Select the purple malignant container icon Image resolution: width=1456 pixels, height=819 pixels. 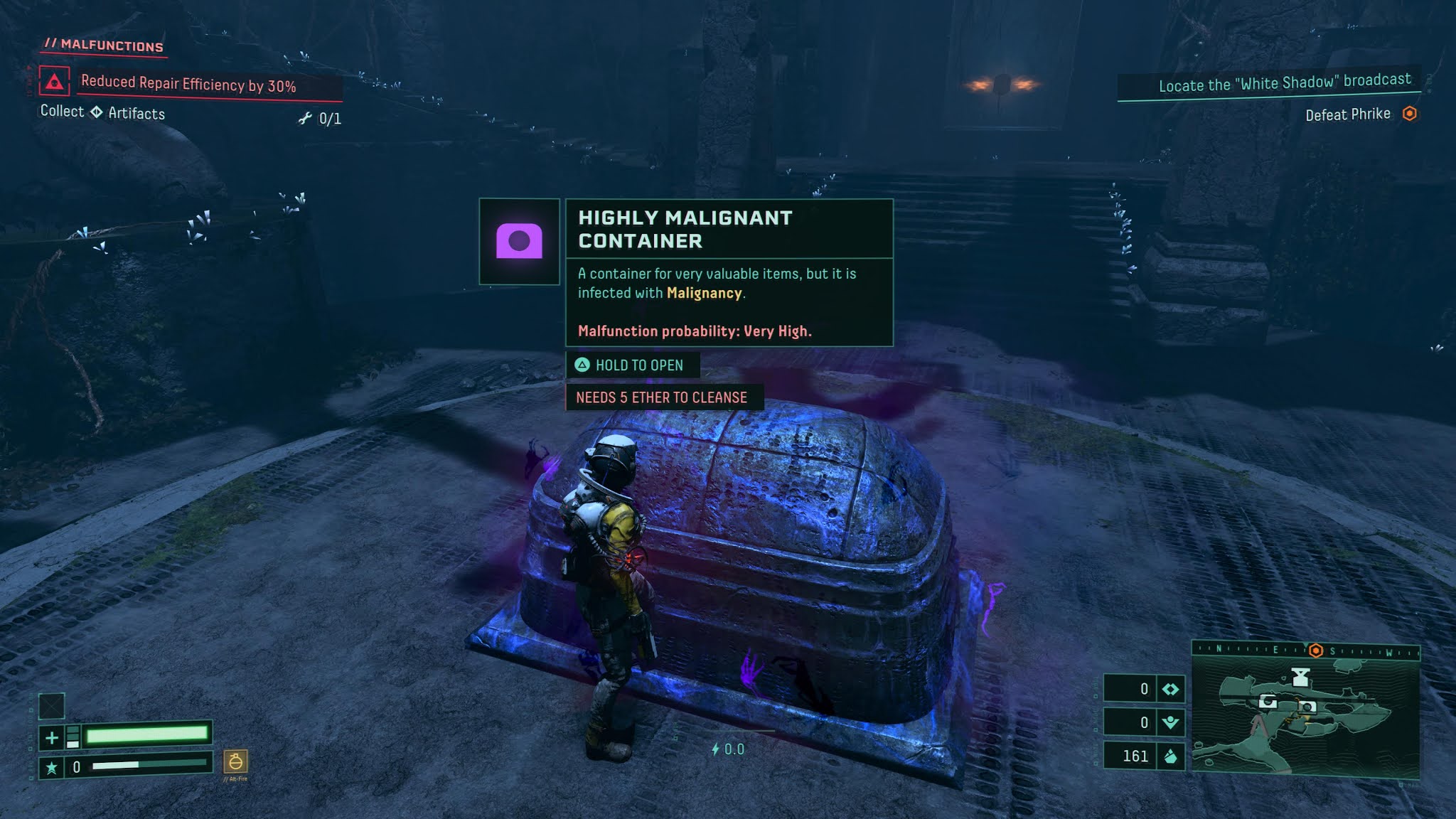(x=519, y=242)
